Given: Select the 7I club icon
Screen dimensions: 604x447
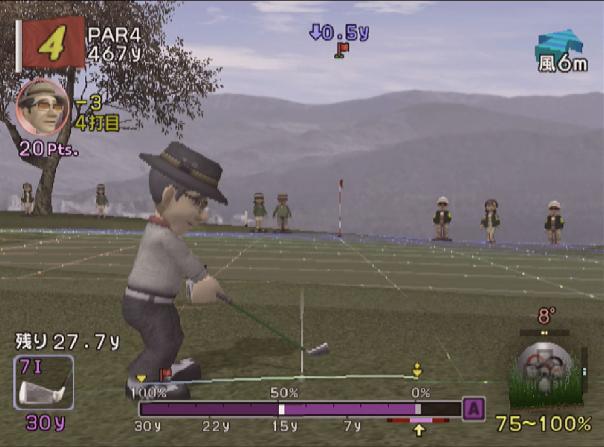Looking at the screenshot, I should coord(43,382).
